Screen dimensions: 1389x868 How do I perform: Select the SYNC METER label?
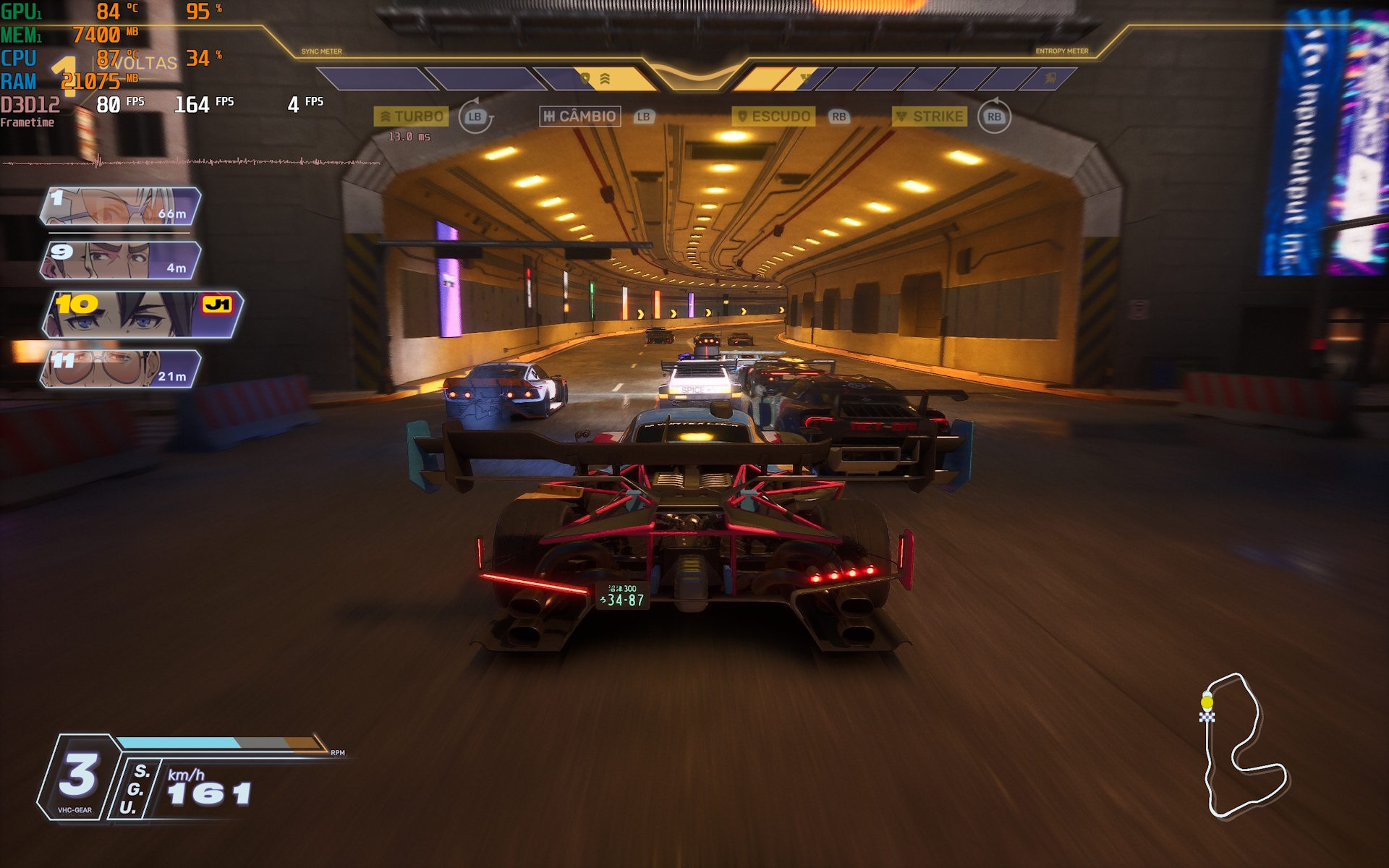[321, 51]
